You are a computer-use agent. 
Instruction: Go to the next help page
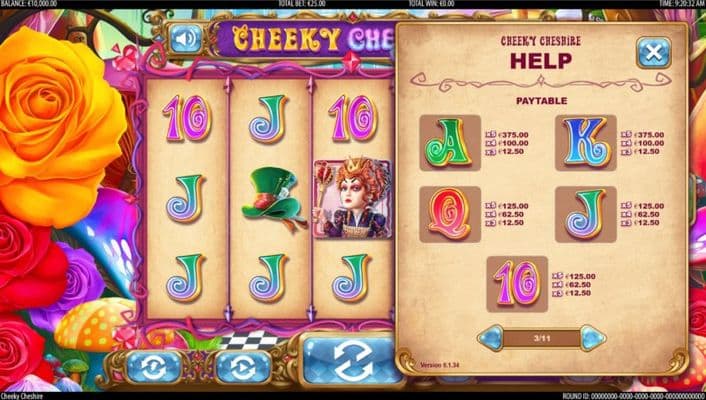tap(593, 337)
